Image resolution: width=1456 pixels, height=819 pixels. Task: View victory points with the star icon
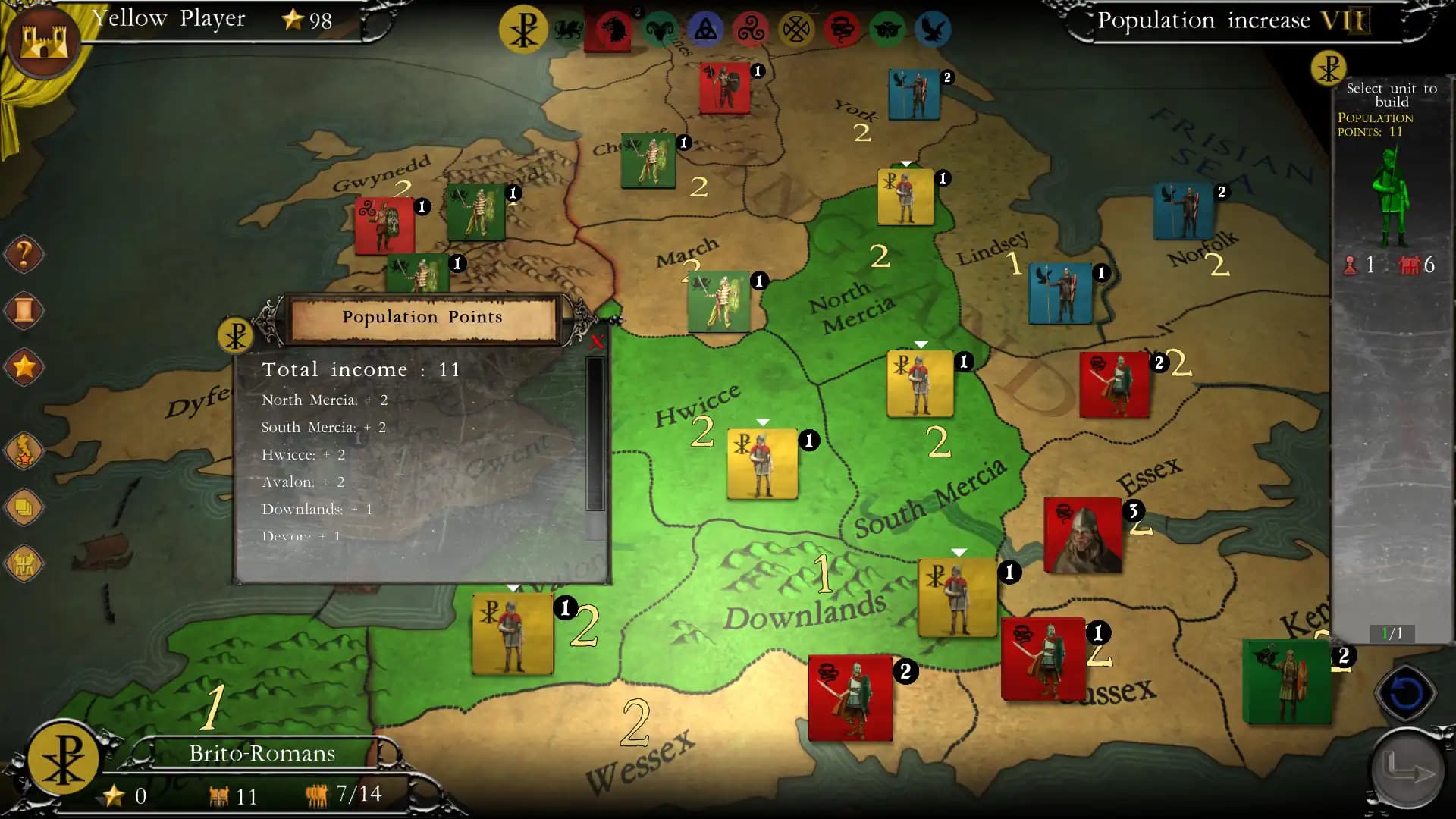pos(24,368)
